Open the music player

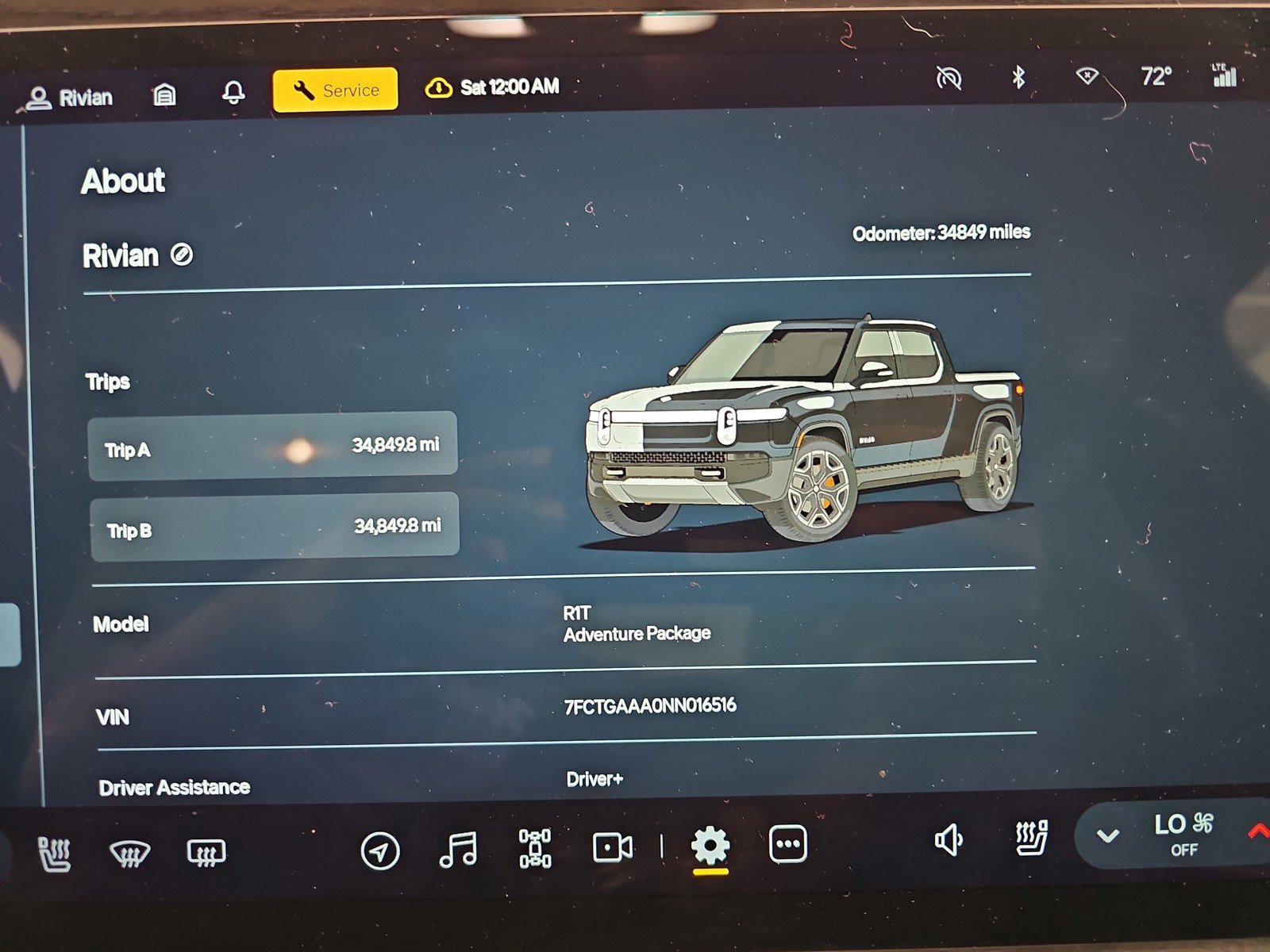pos(457,849)
